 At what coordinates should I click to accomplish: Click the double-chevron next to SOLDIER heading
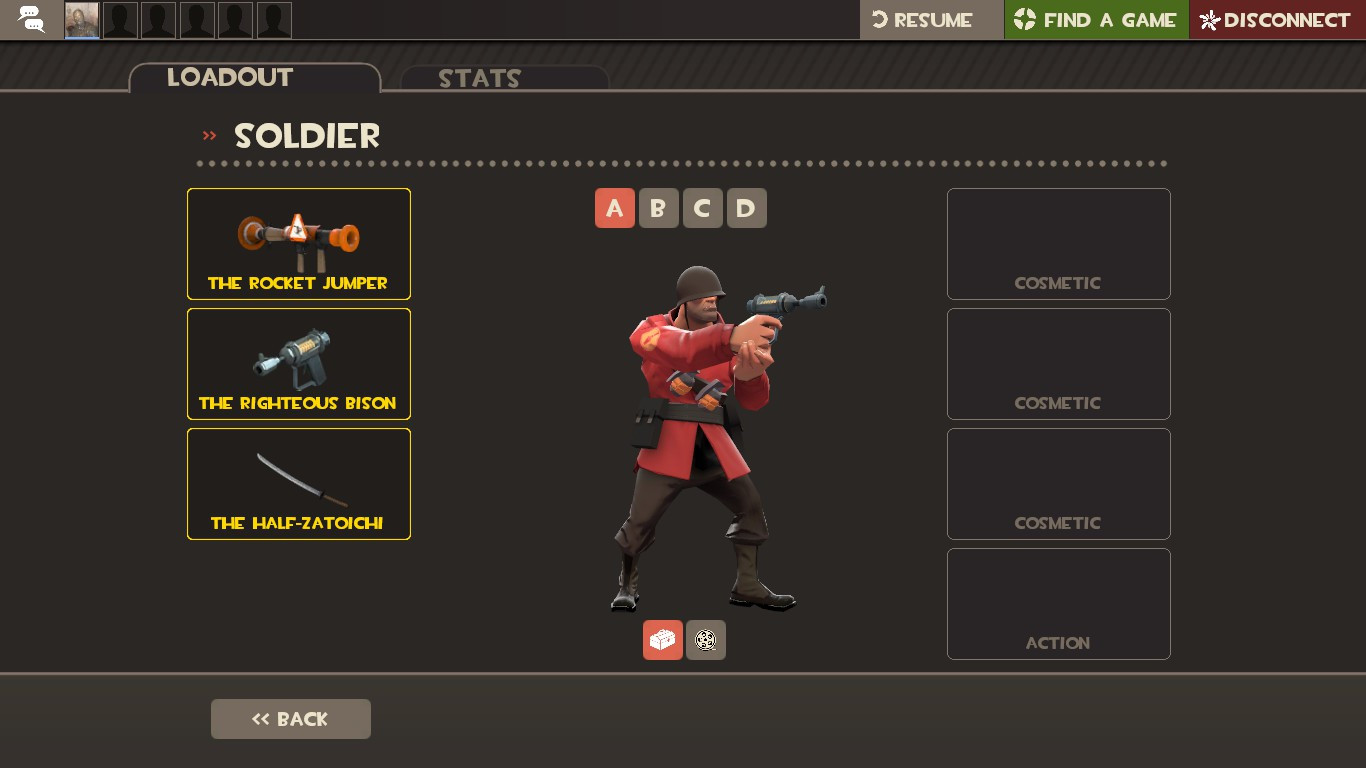point(209,136)
